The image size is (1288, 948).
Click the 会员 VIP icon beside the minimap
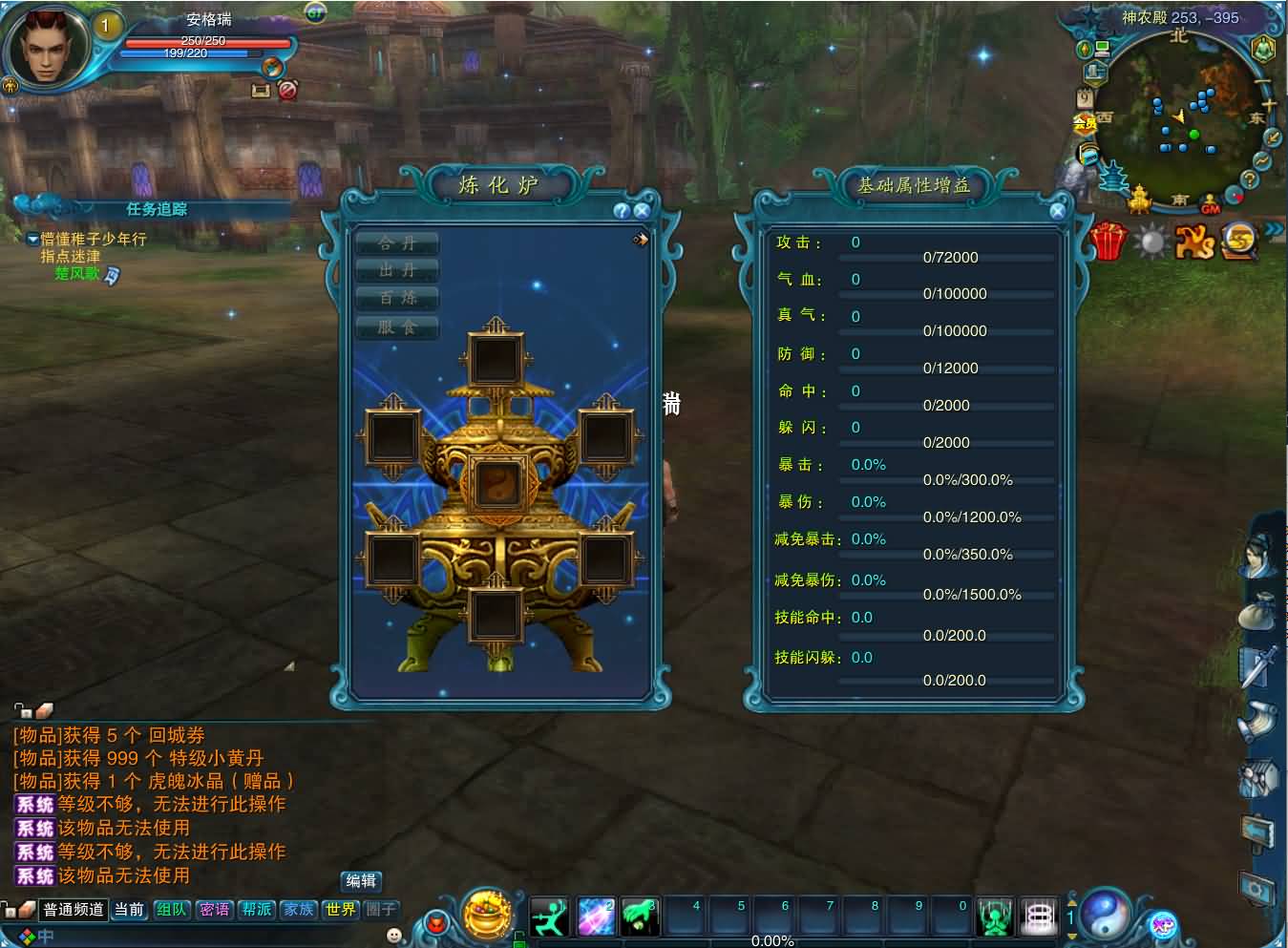point(1084,120)
